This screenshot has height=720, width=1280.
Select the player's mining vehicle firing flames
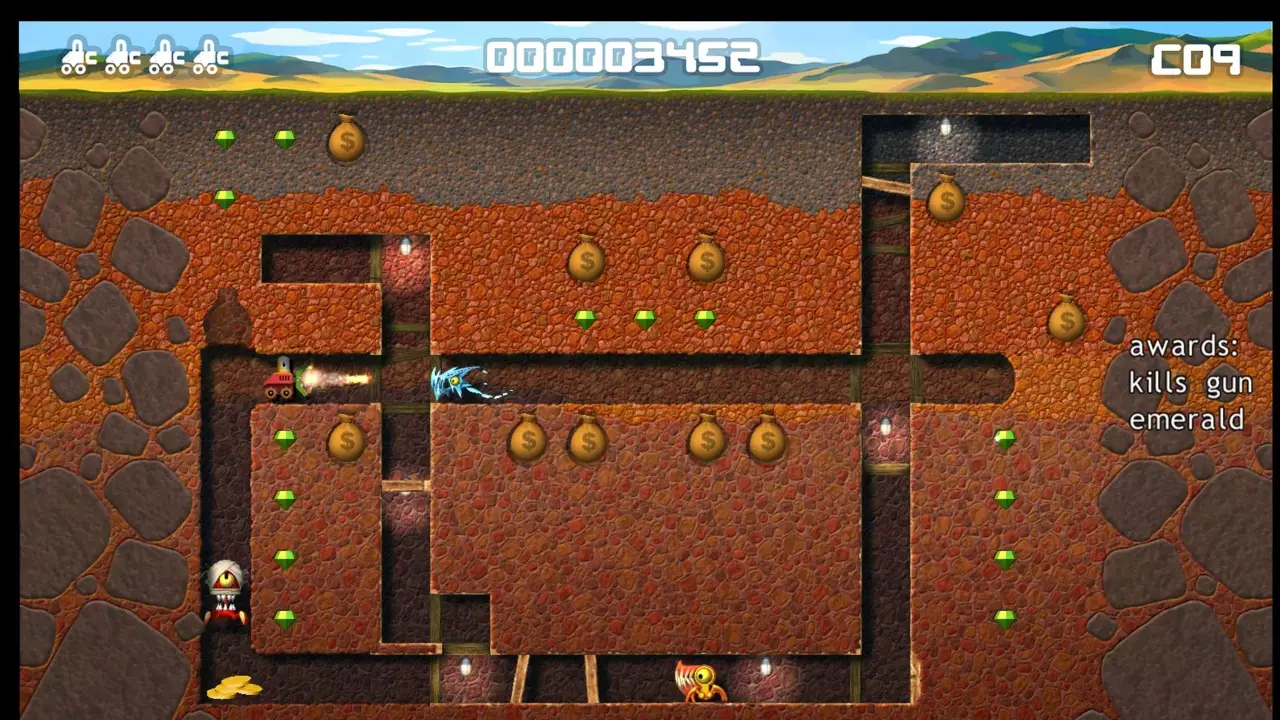click(x=283, y=381)
